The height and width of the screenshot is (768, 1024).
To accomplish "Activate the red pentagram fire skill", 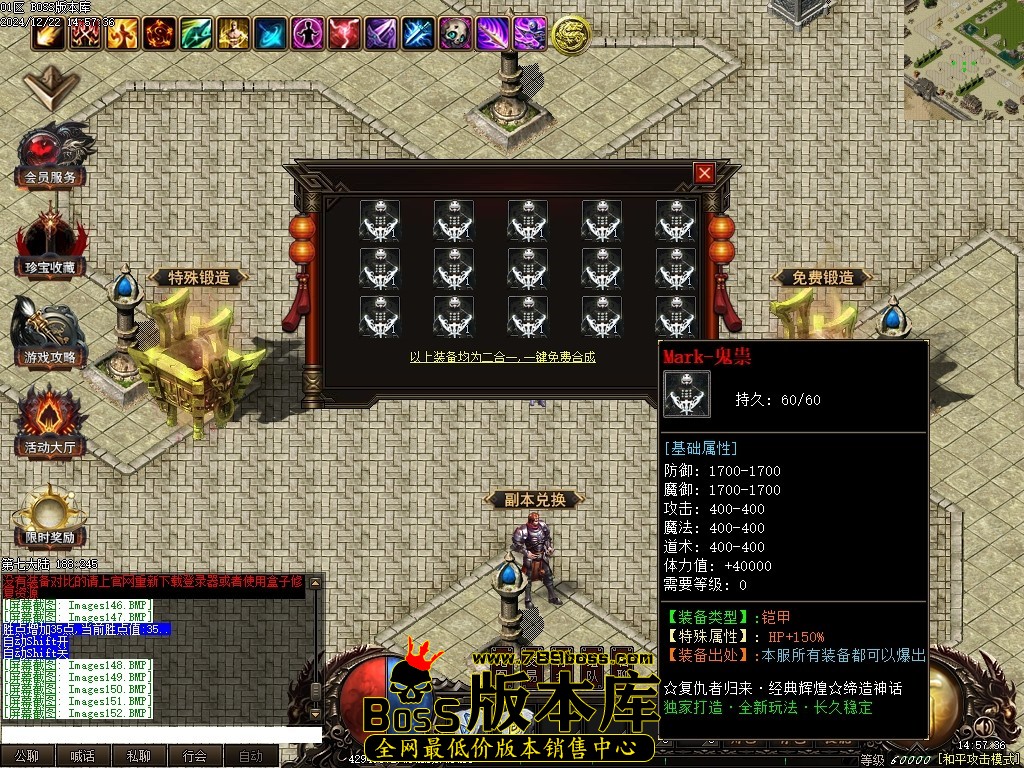I will (x=159, y=34).
